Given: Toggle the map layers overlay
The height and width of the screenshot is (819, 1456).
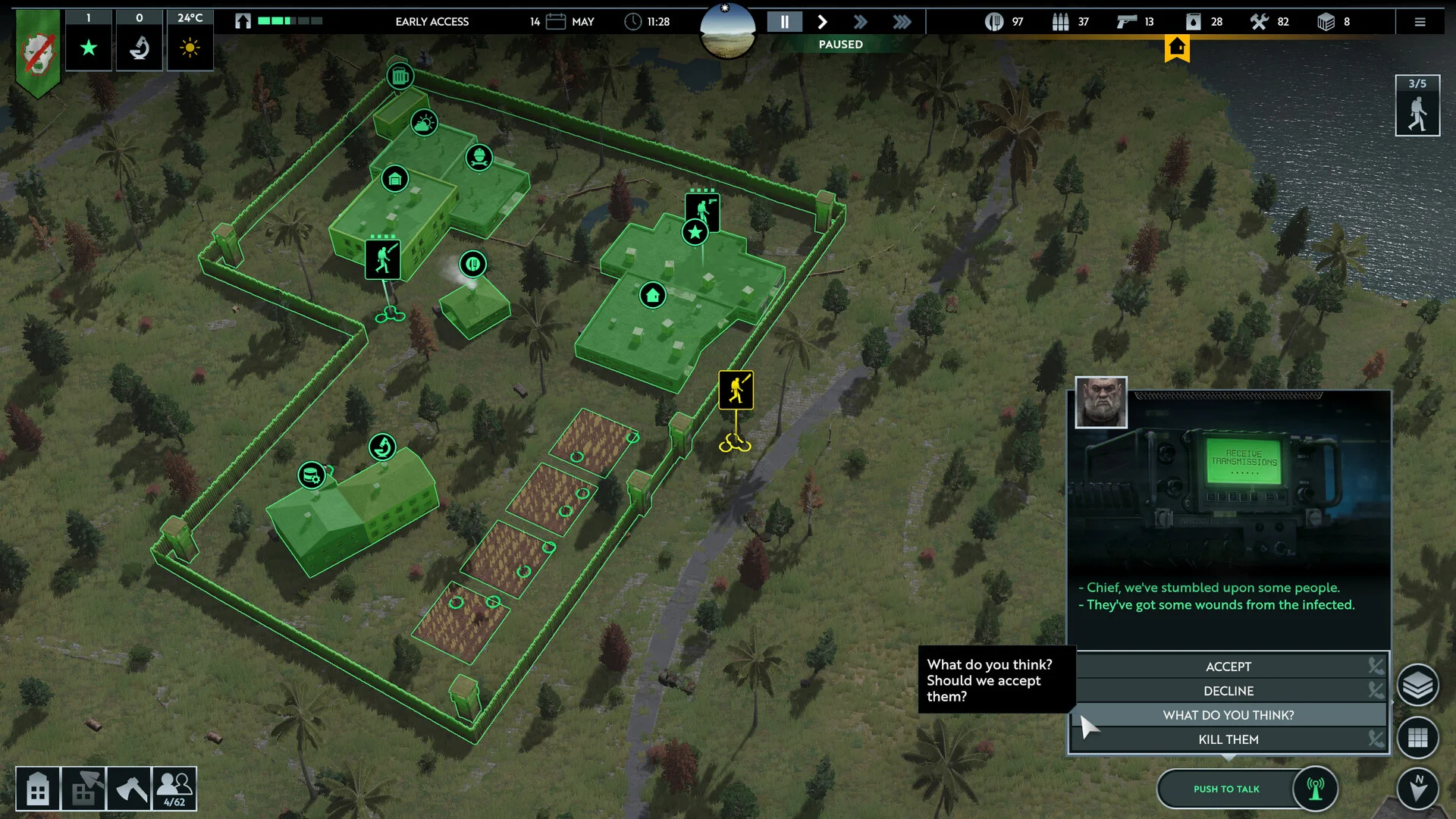Looking at the screenshot, I should (1417, 686).
